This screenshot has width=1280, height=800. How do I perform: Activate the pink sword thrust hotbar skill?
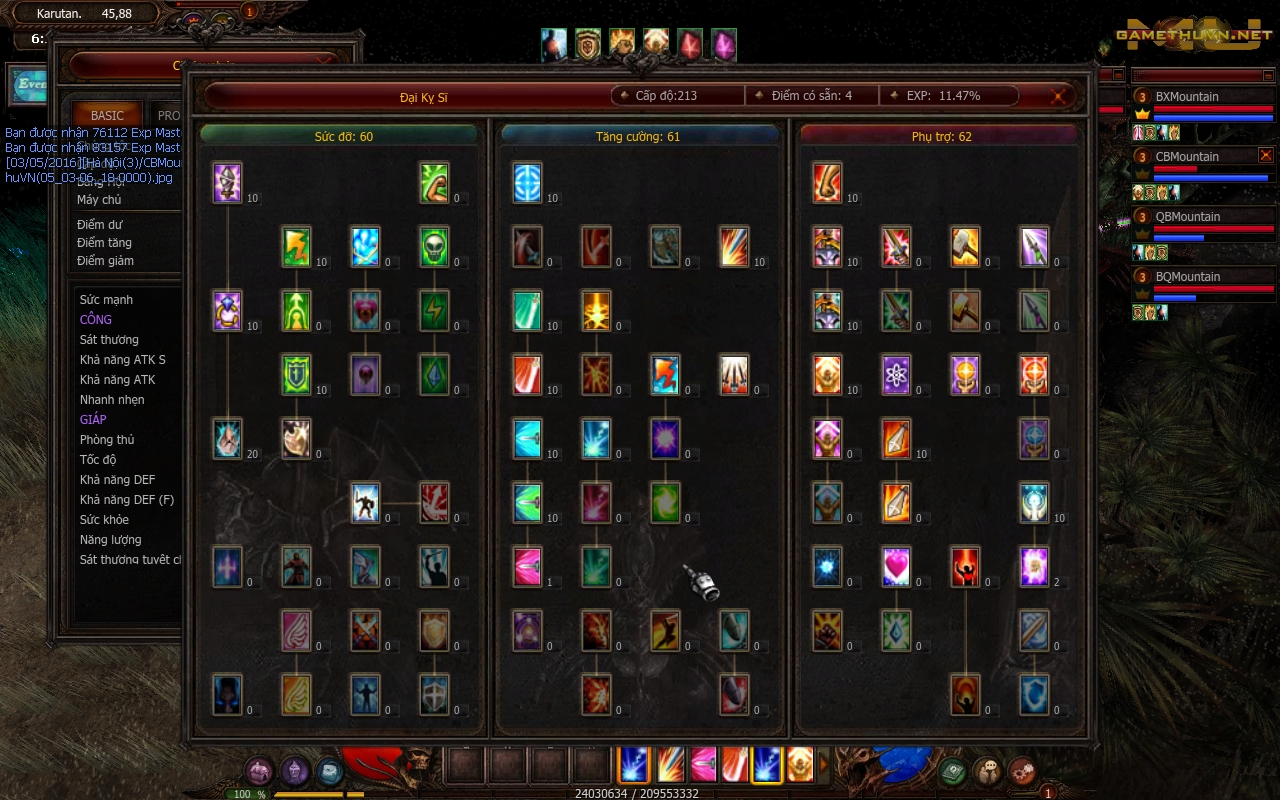pos(702,765)
